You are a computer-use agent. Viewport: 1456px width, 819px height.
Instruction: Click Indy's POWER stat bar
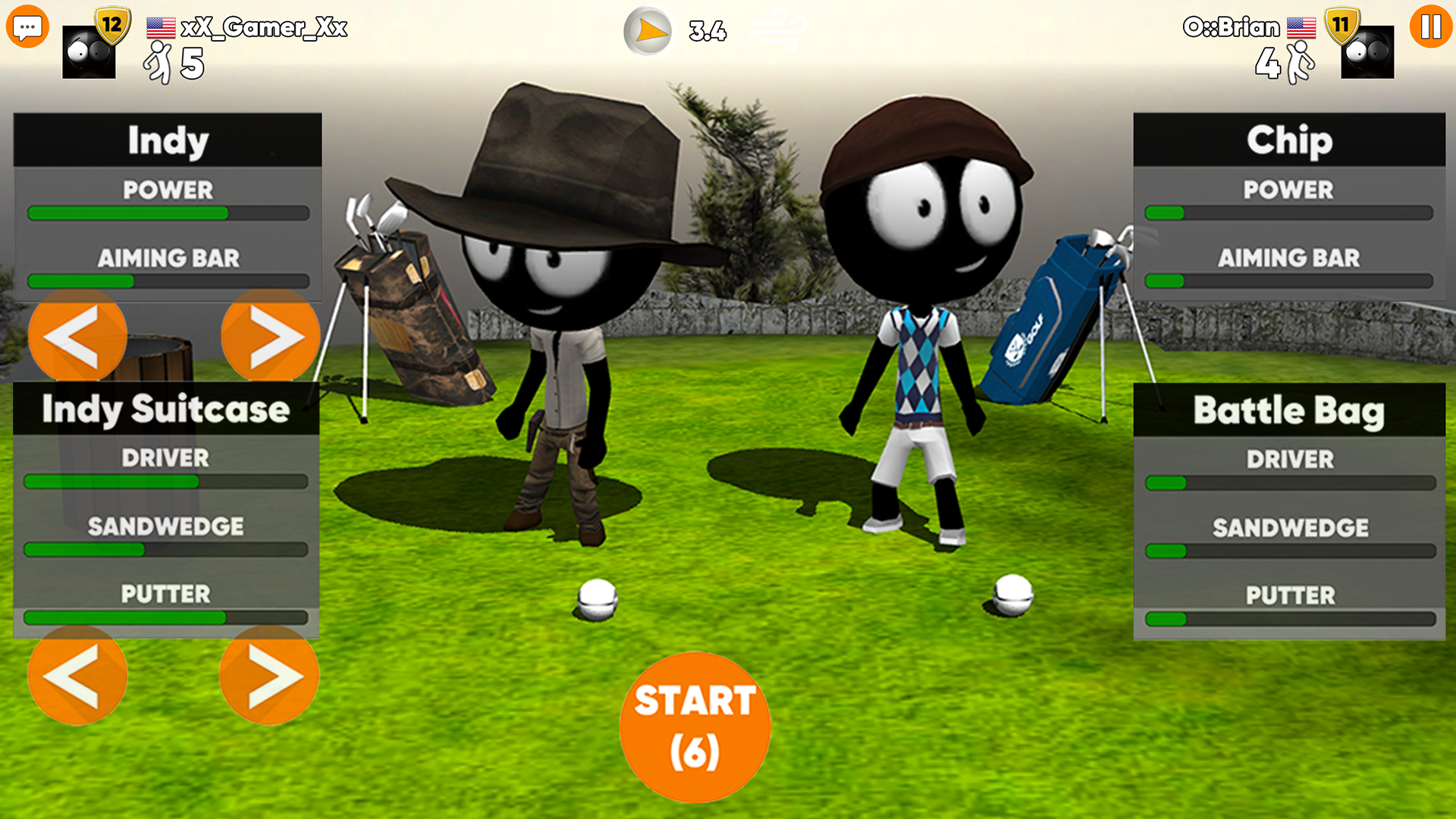167,213
